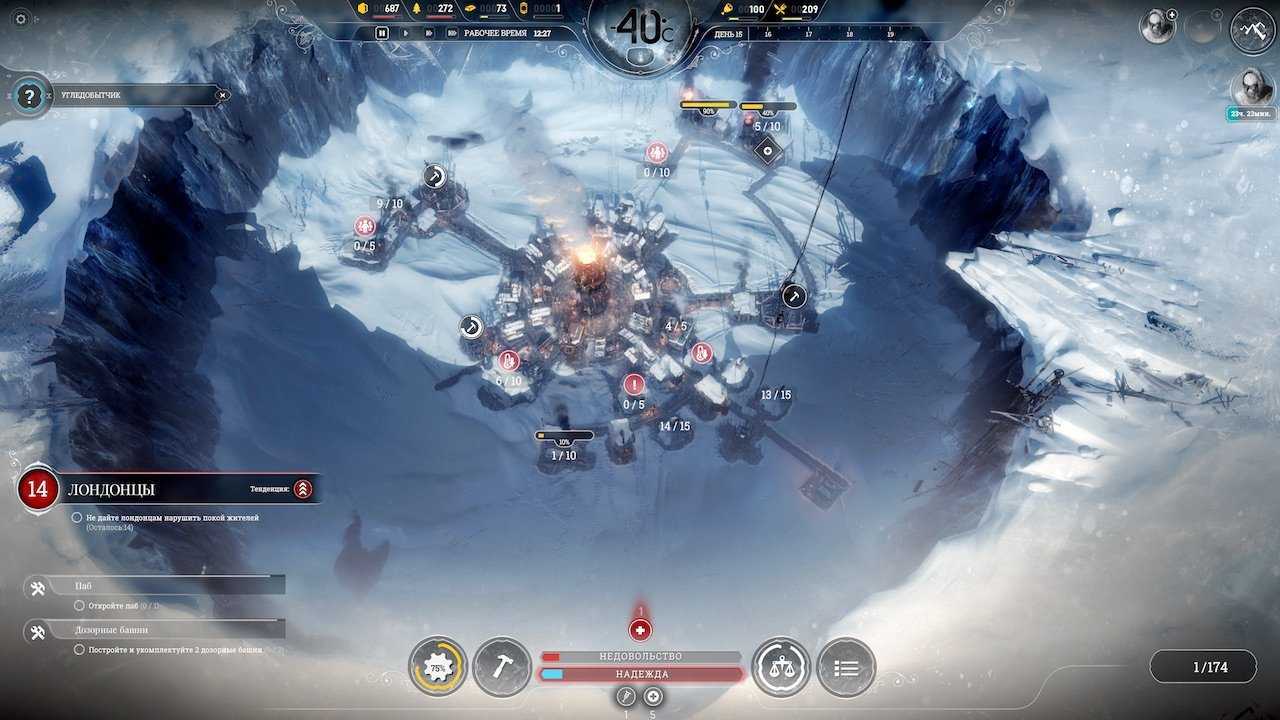1280x720 pixels.
Task: Open the settings gear menu
Action: coord(21,19)
